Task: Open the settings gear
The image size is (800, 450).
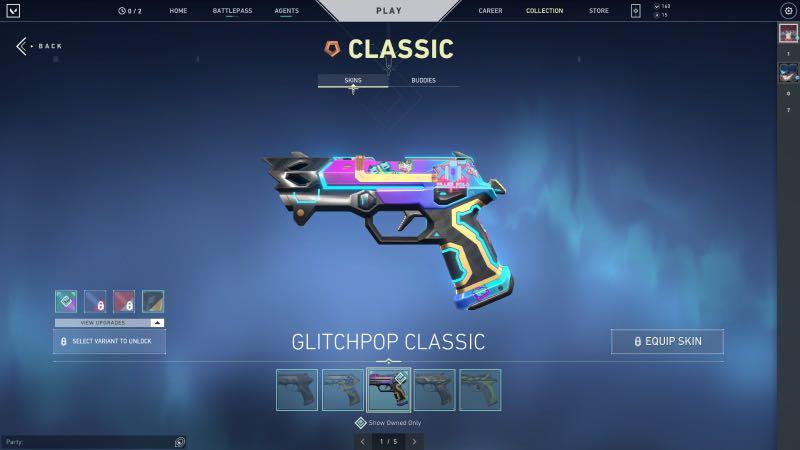Action: coord(787,11)
